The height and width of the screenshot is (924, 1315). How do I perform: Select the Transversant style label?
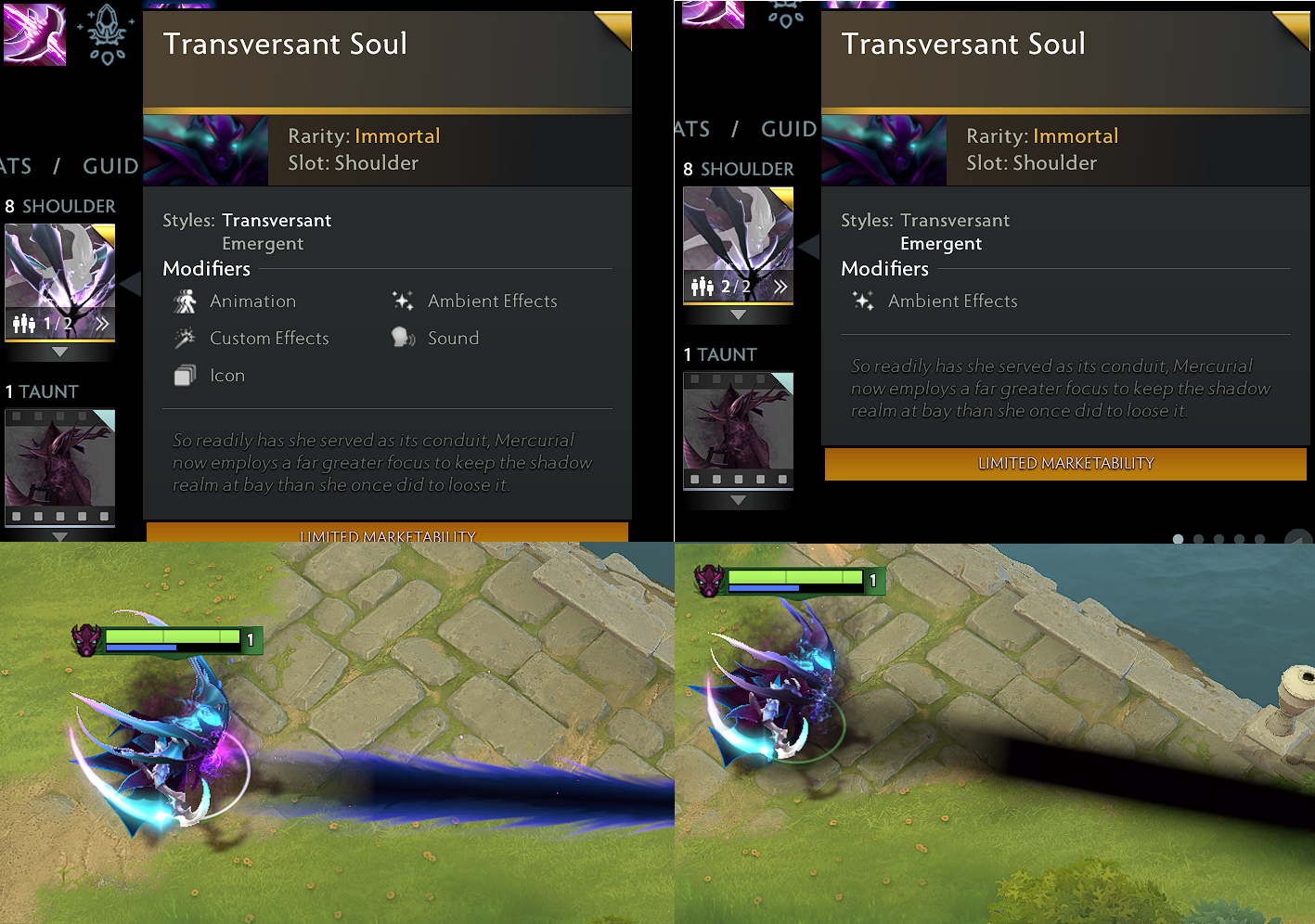(277, 220)
